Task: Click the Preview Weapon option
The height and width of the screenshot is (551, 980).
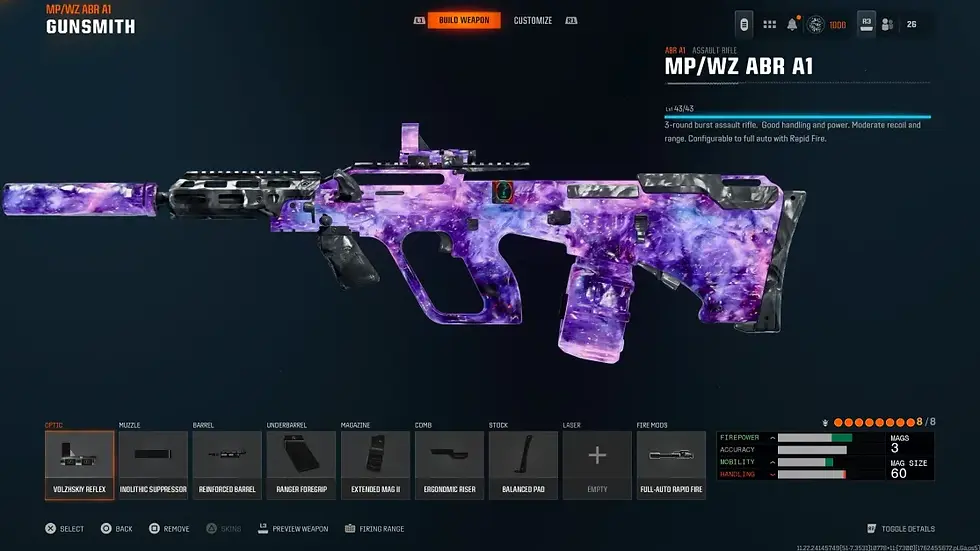Action: click(x=293, y=528)
